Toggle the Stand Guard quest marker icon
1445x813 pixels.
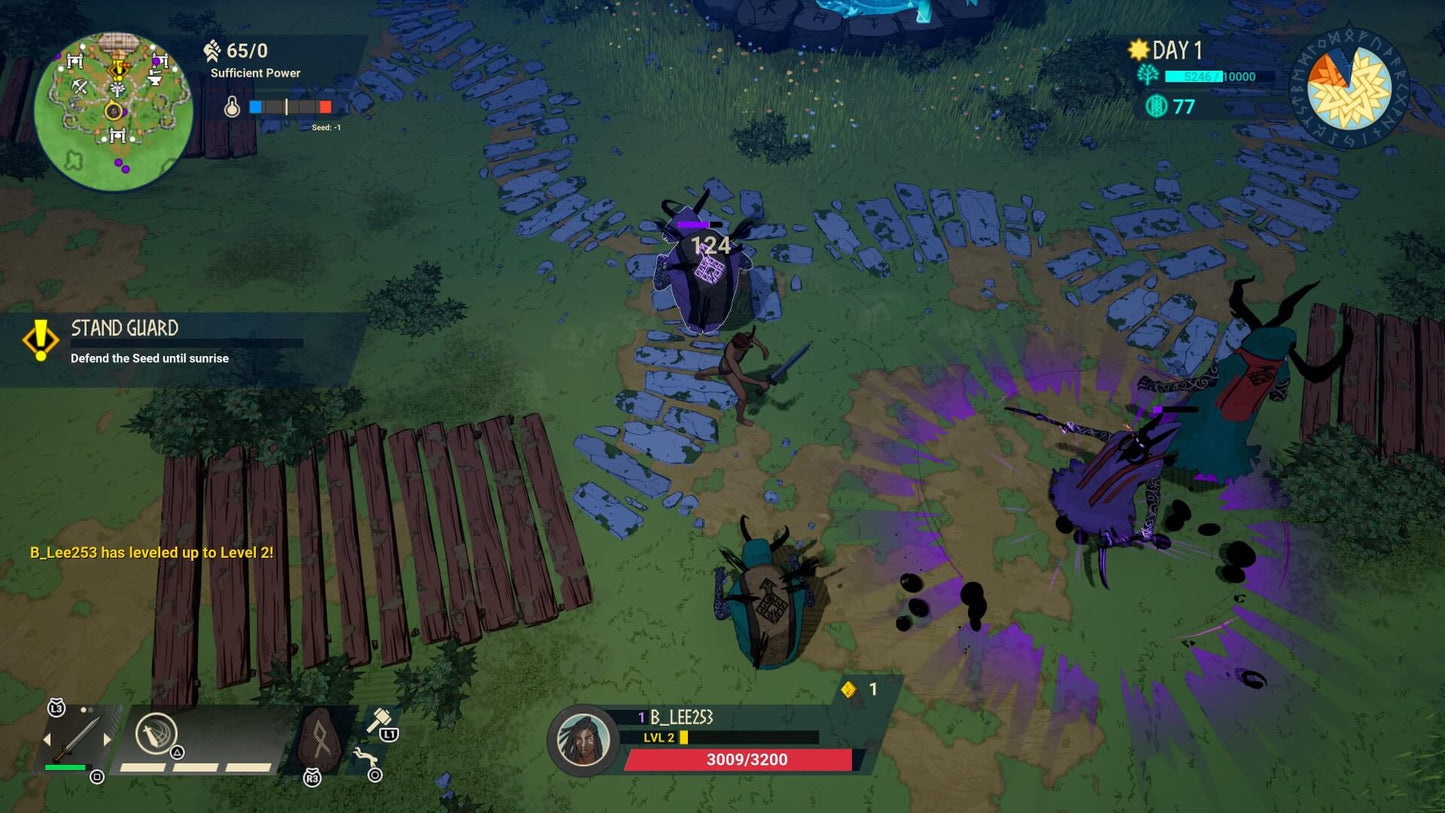pyautogui.click(x=40, y=340)
